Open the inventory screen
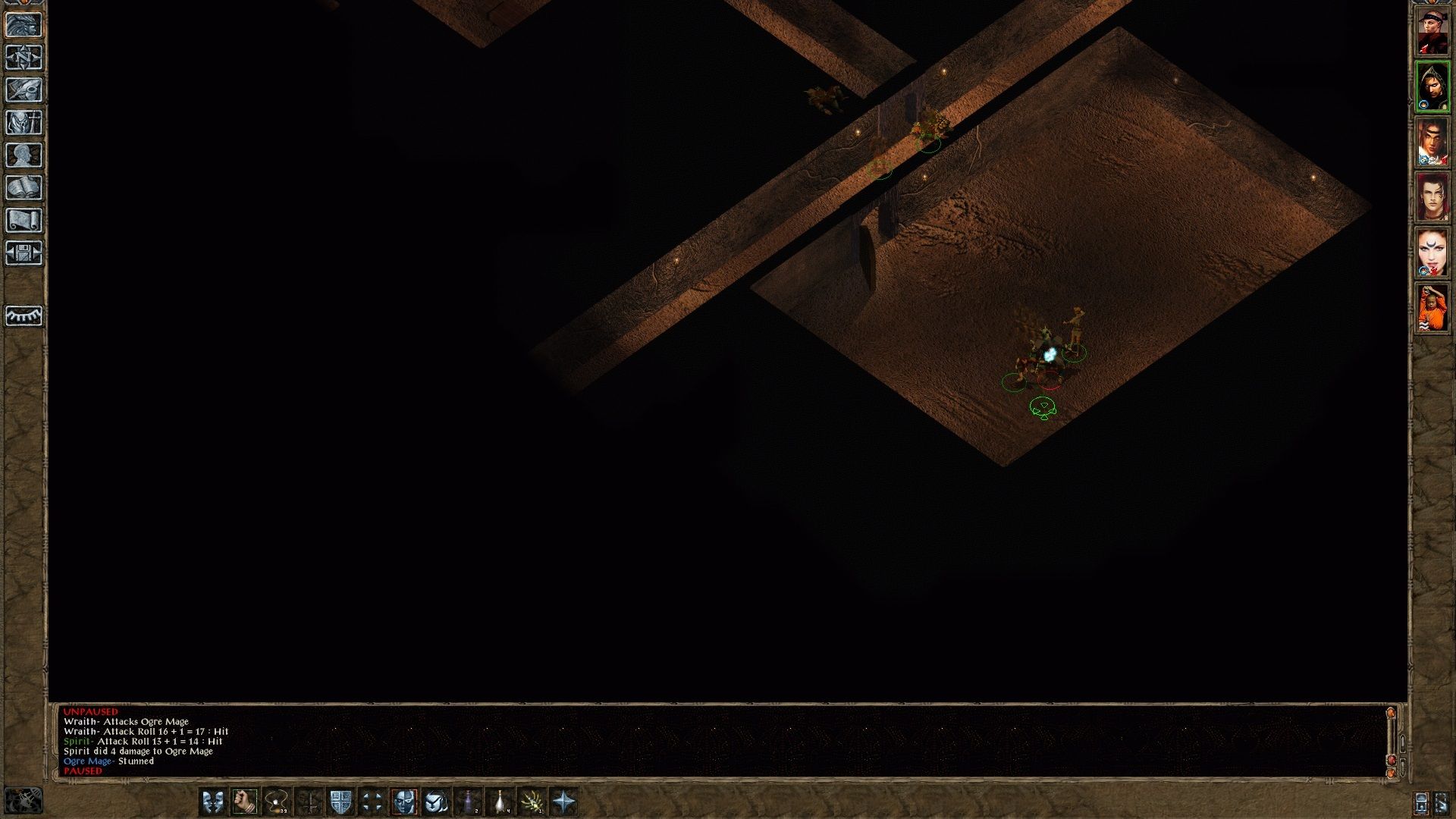The width and height of the screenshot is (1456, 819). tap(24, 123)
